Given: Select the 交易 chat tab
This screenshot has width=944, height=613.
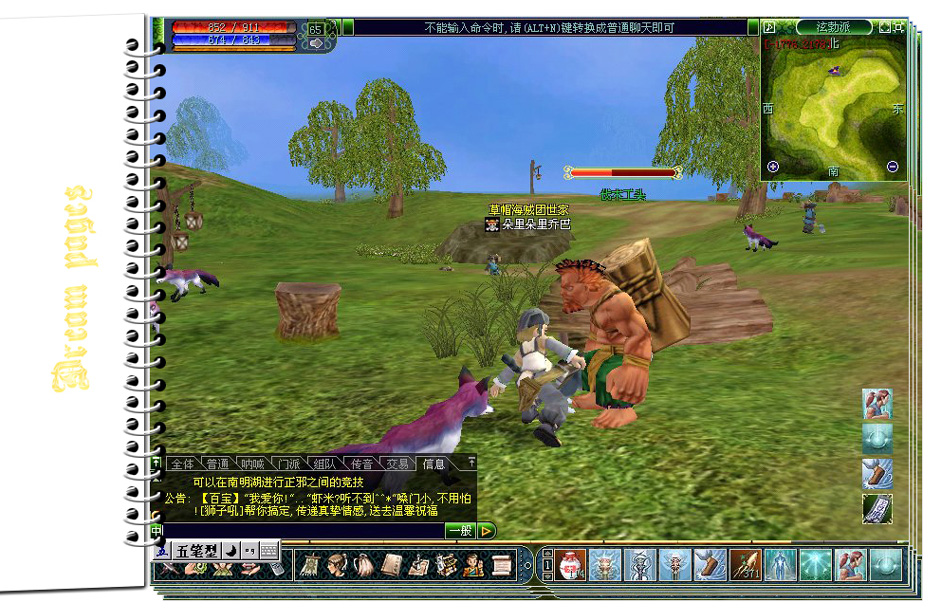Looking at the screenshot, I should [397, 464].
